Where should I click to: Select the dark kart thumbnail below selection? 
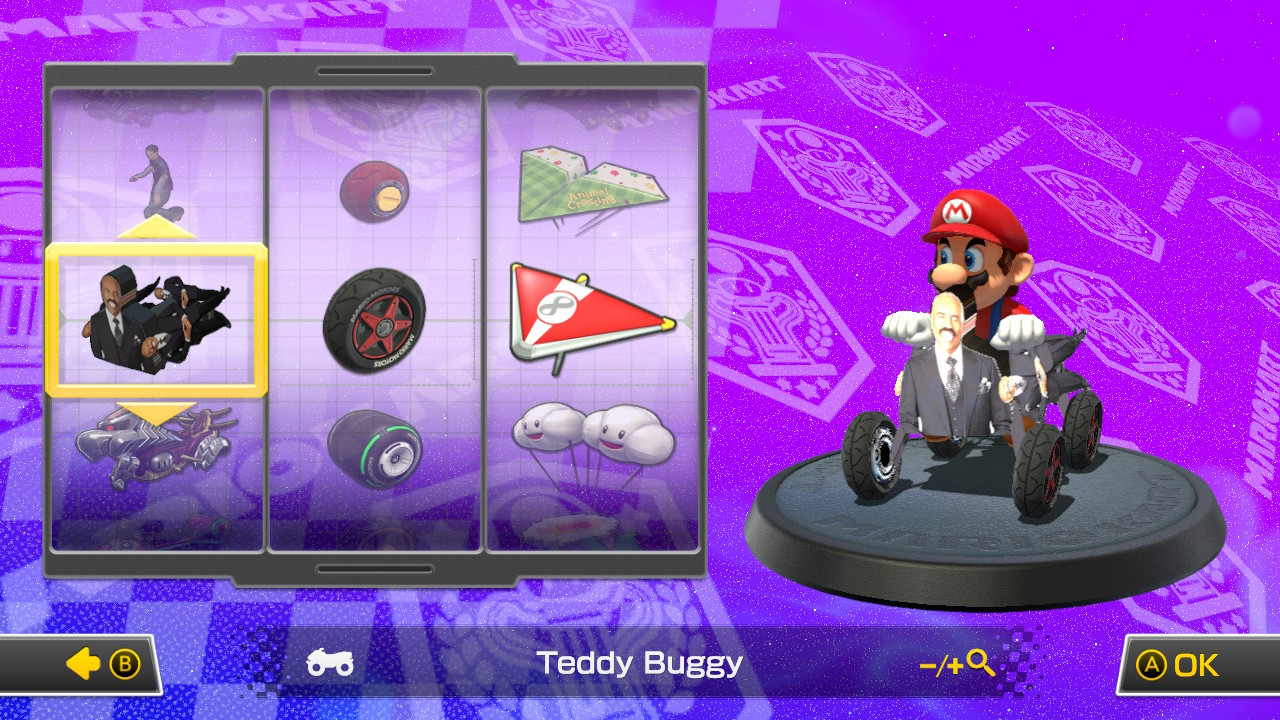tap(157, 450)
